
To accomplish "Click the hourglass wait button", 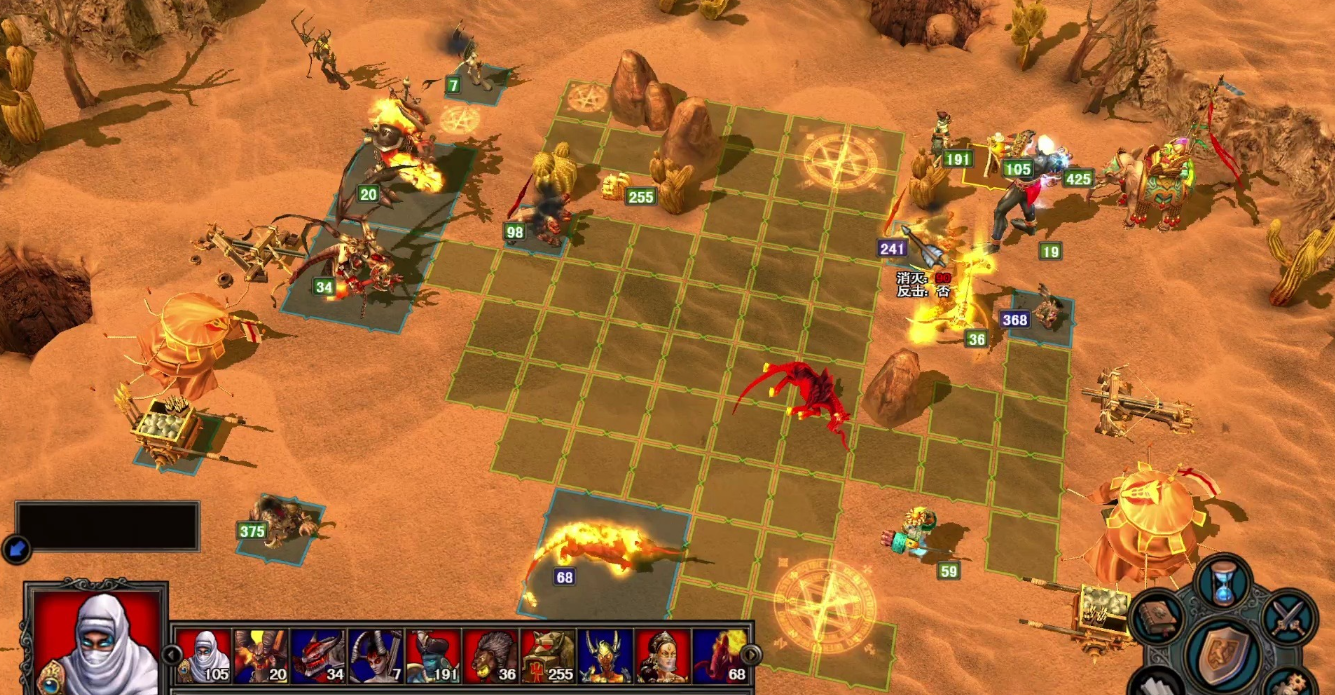I will point(1223,582).
